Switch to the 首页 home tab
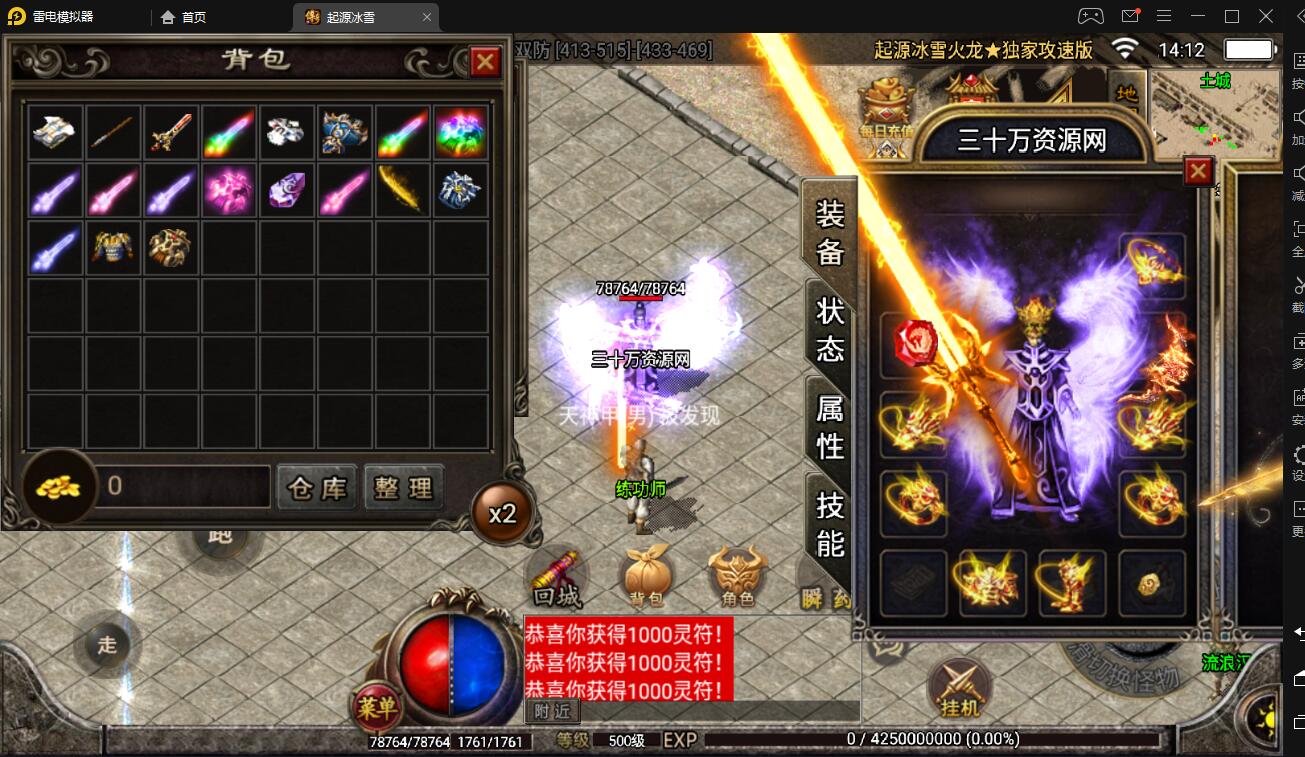Viewport: 1305px width, 757px height. (x=184, y=17)
